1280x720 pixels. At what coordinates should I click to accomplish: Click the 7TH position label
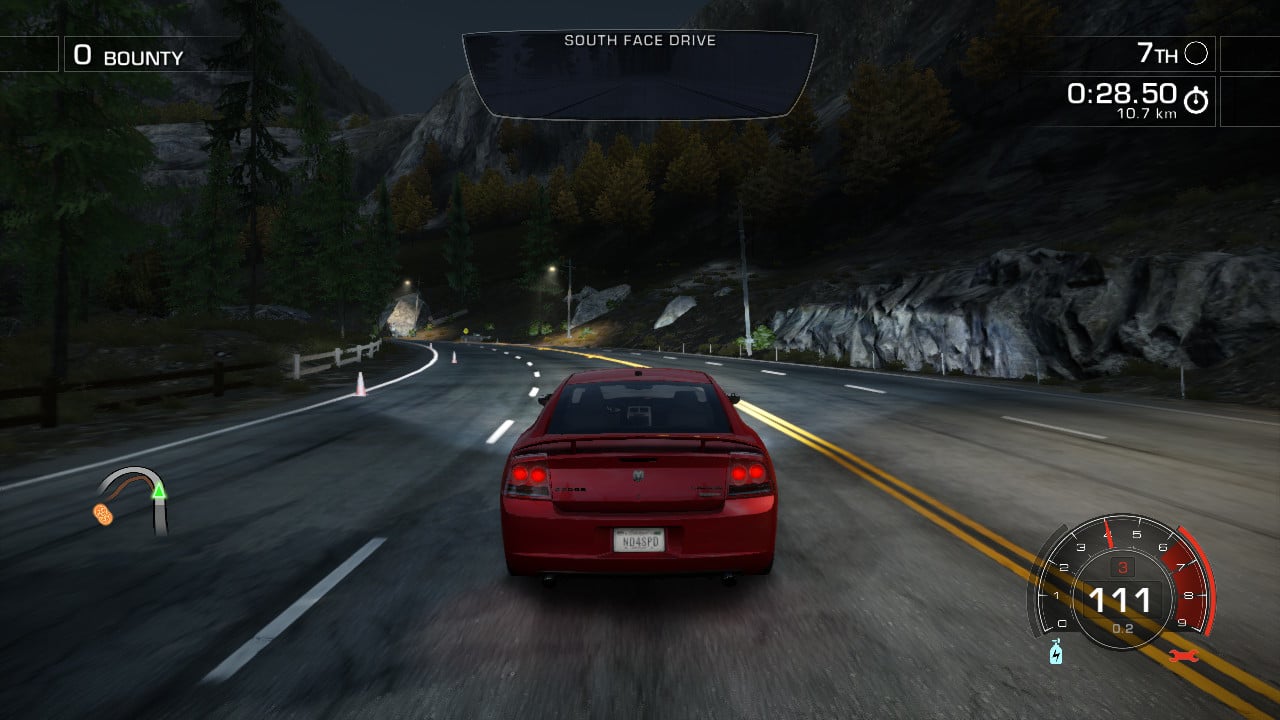click(1160, 54)
